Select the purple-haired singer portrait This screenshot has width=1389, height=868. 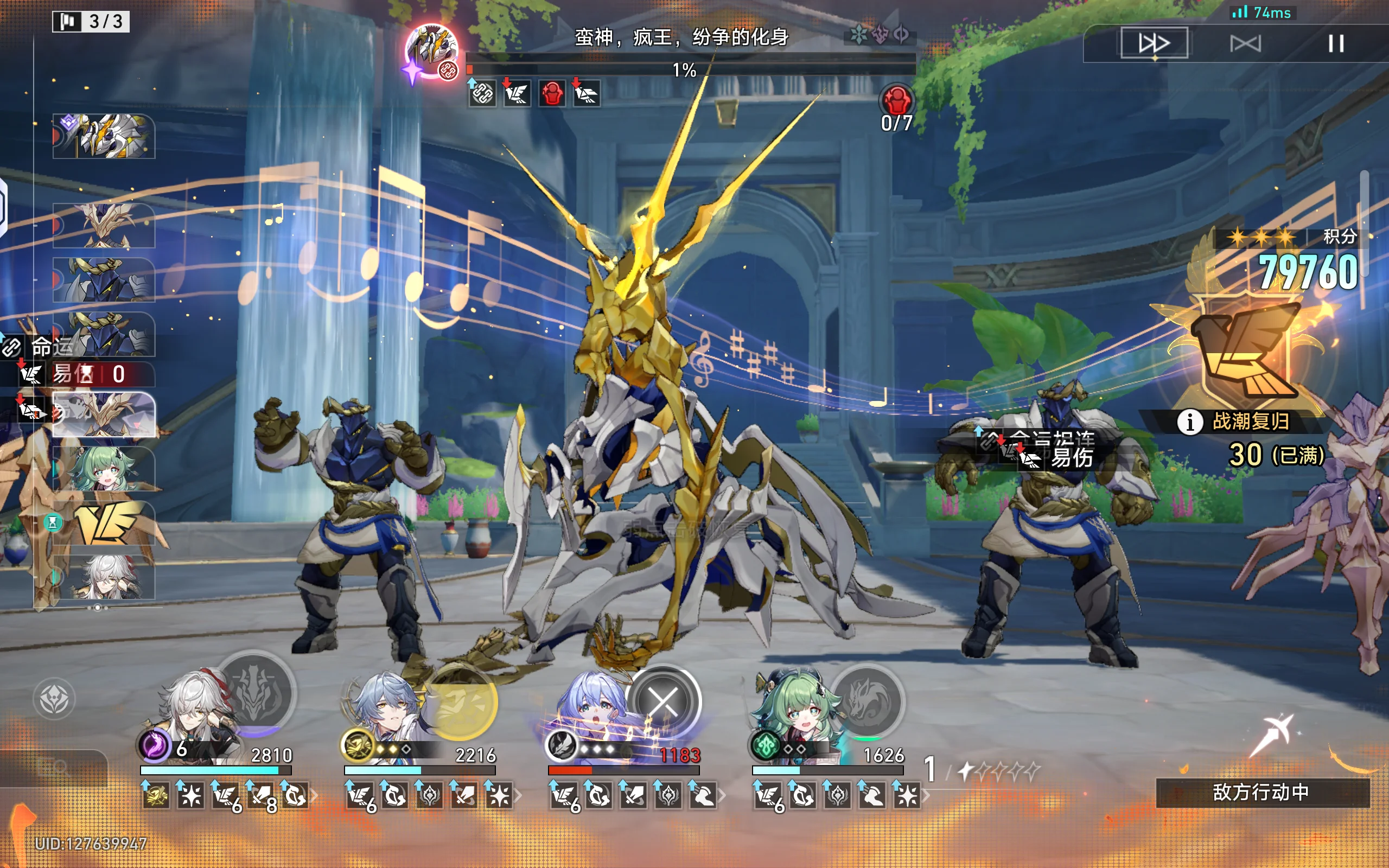[591, 712]
